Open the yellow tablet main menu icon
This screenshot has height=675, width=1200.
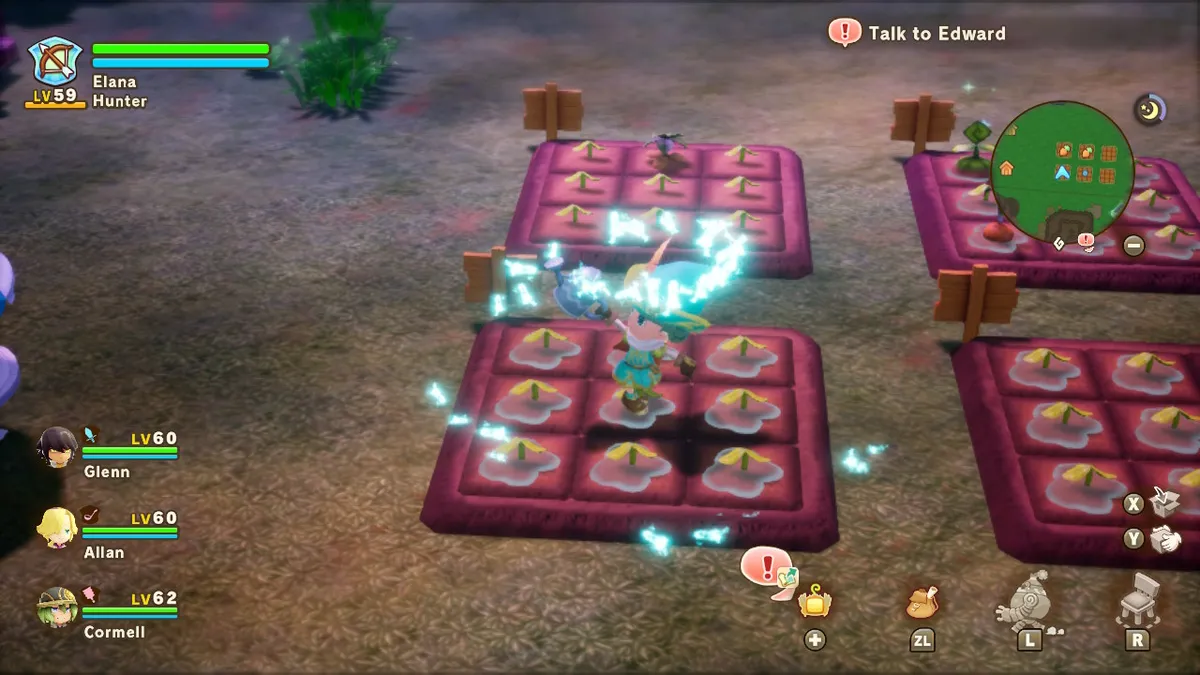click(x=815, y=602)
